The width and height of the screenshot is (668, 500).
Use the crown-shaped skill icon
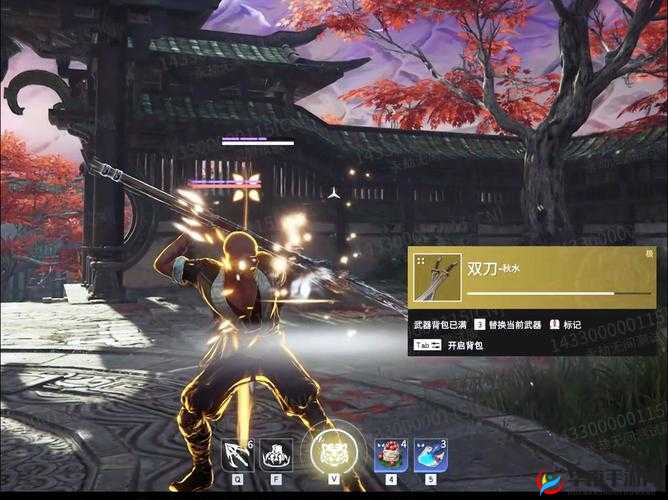[275, 455]
